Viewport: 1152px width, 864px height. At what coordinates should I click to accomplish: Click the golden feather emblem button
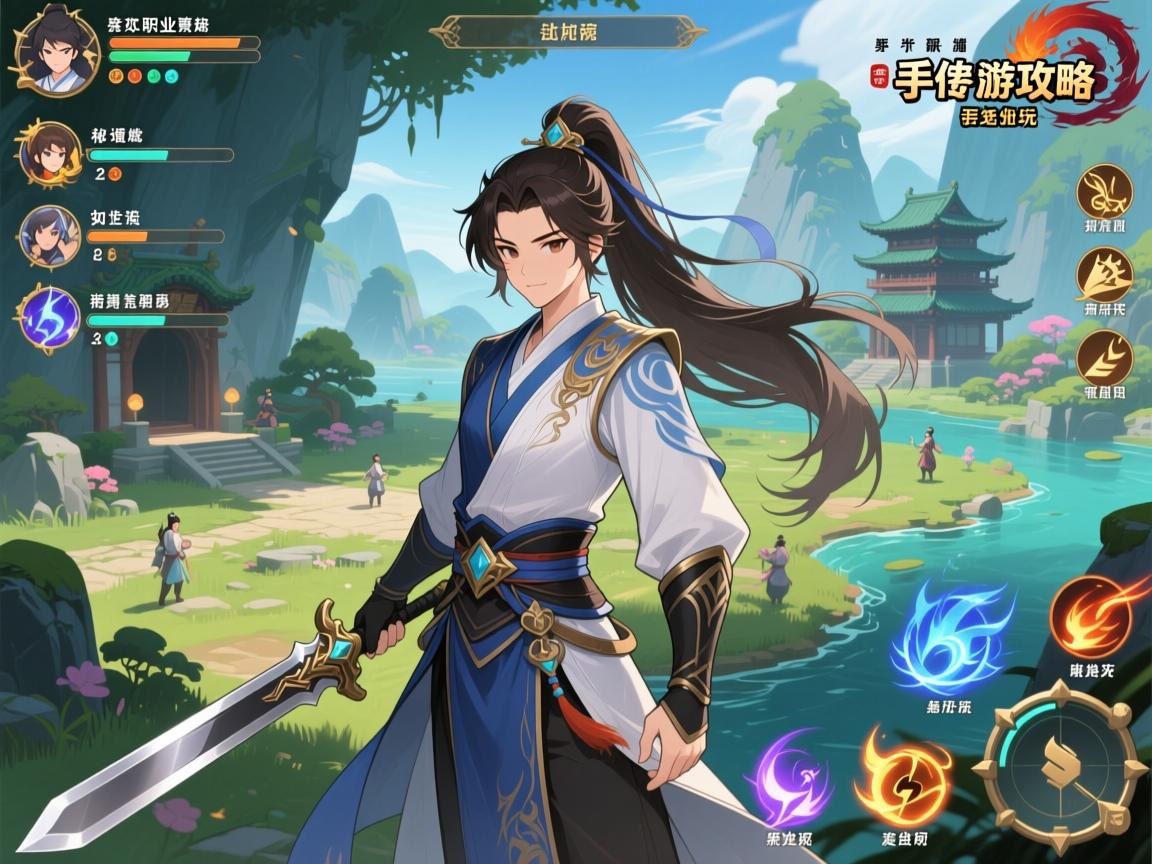tap(1104, 357)
